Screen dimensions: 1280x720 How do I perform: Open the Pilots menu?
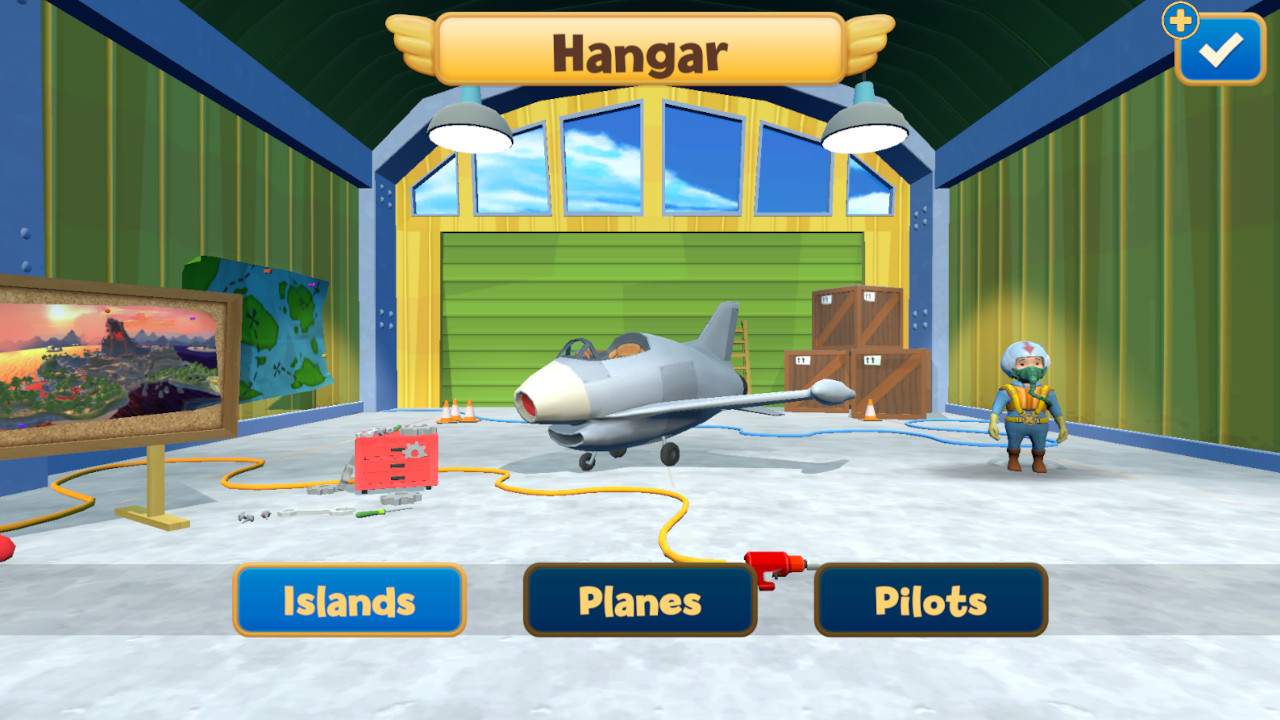(x=930, y=600)
